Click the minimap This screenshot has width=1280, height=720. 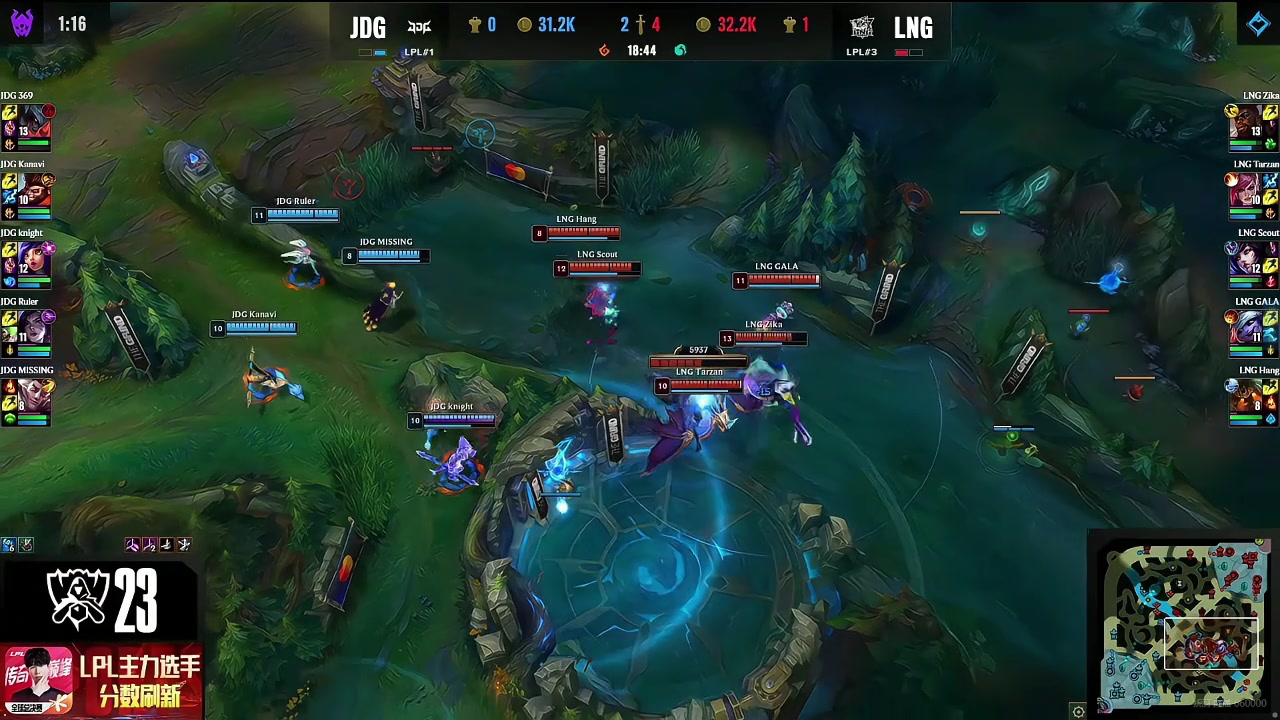[1182, 624]
